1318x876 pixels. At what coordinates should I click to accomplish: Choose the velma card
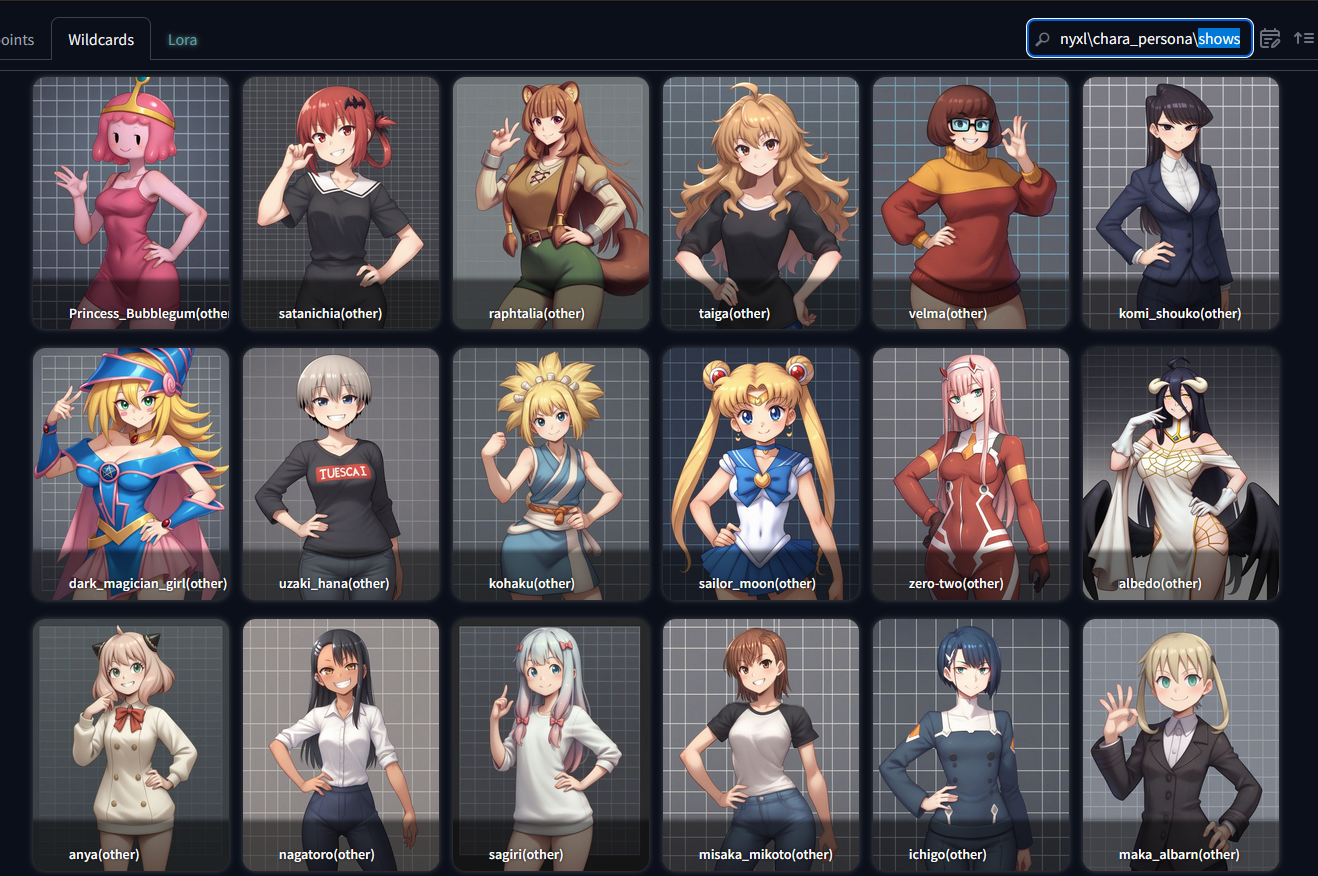point(971,203)
